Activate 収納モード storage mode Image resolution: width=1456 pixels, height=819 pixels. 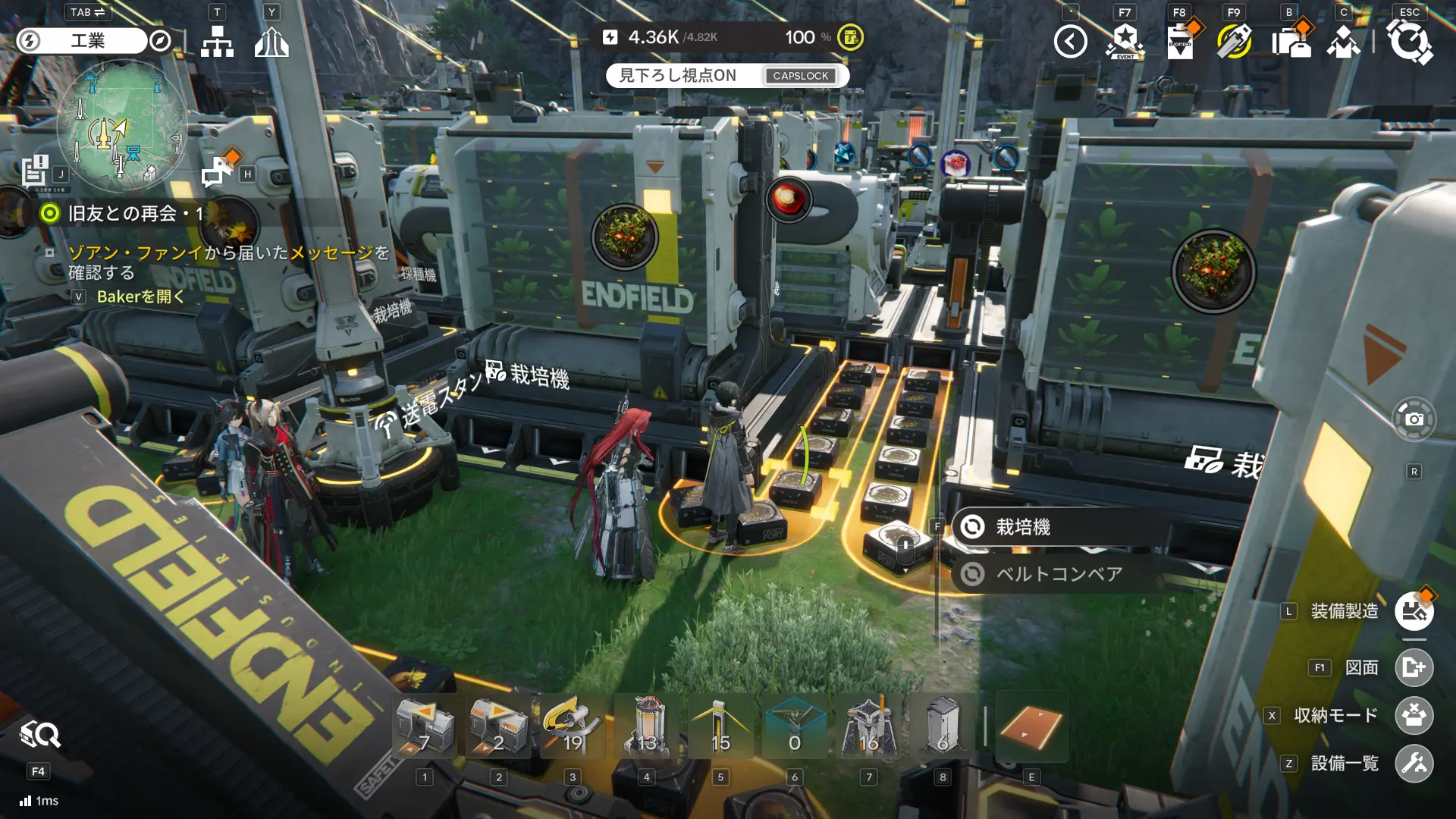point(1414,716)
